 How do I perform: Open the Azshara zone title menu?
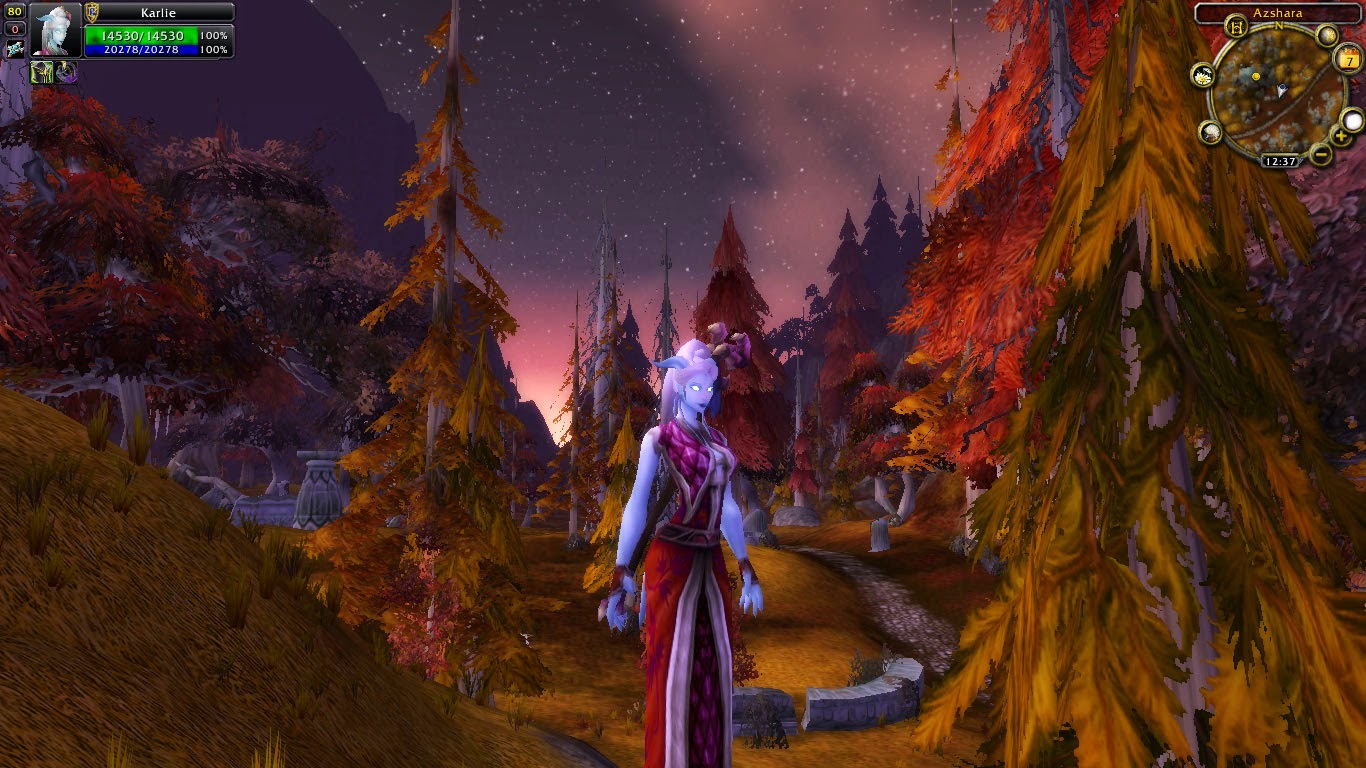pos(1278,12)
